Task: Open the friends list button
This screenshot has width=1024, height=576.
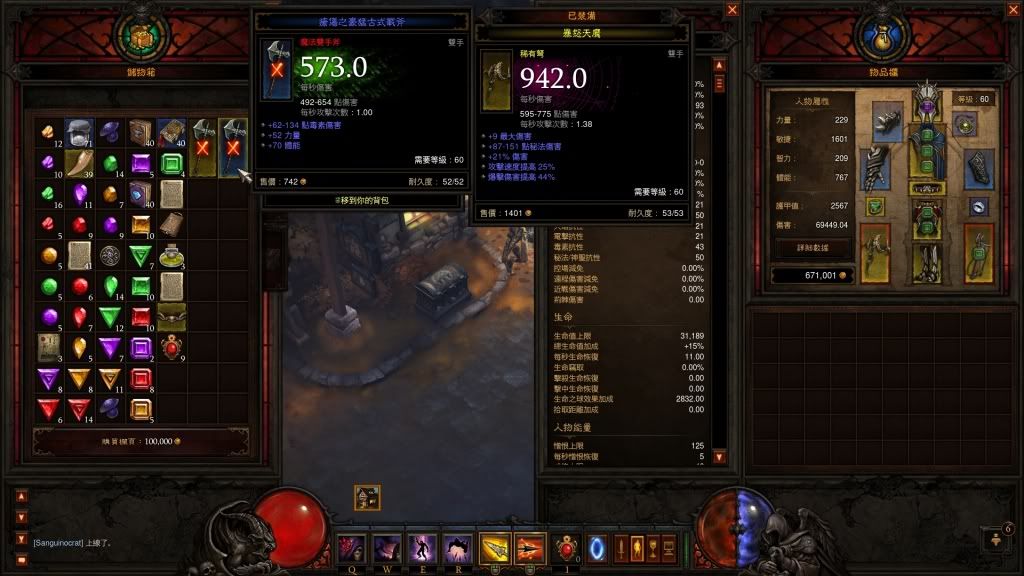Action: click(x=1000, y=538)
